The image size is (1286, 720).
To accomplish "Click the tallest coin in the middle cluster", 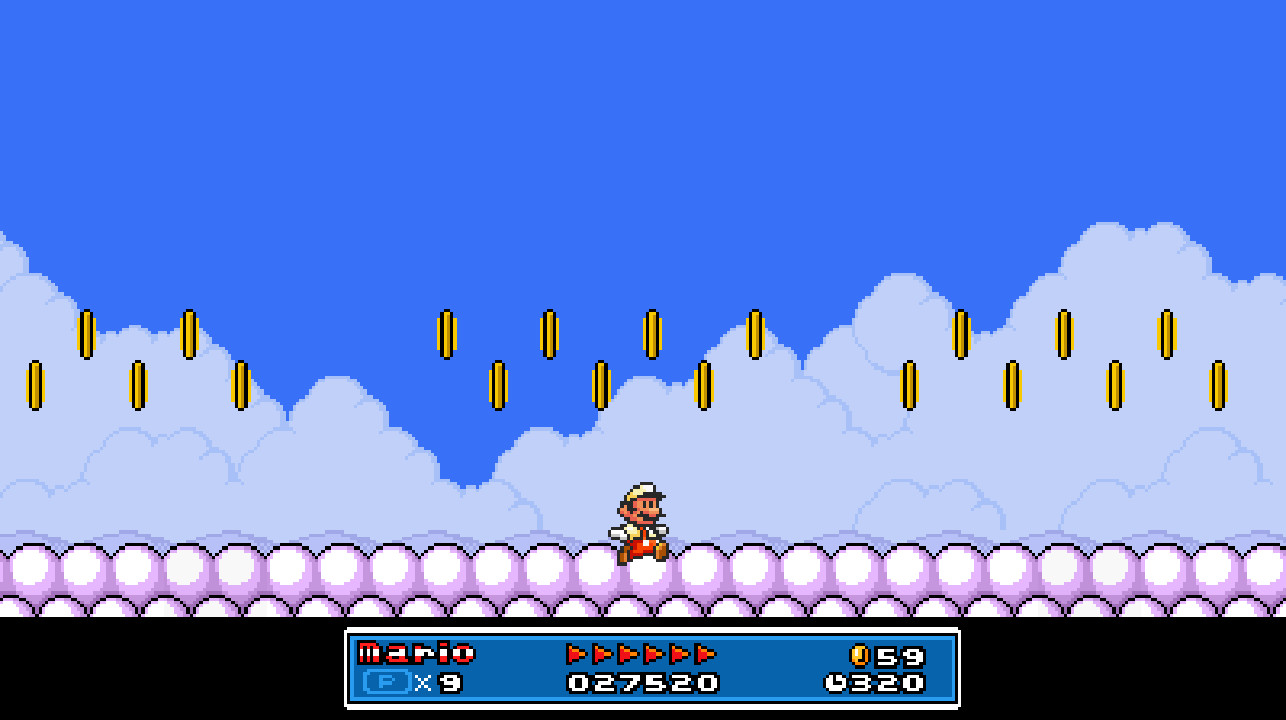I will tap(651, 335).
